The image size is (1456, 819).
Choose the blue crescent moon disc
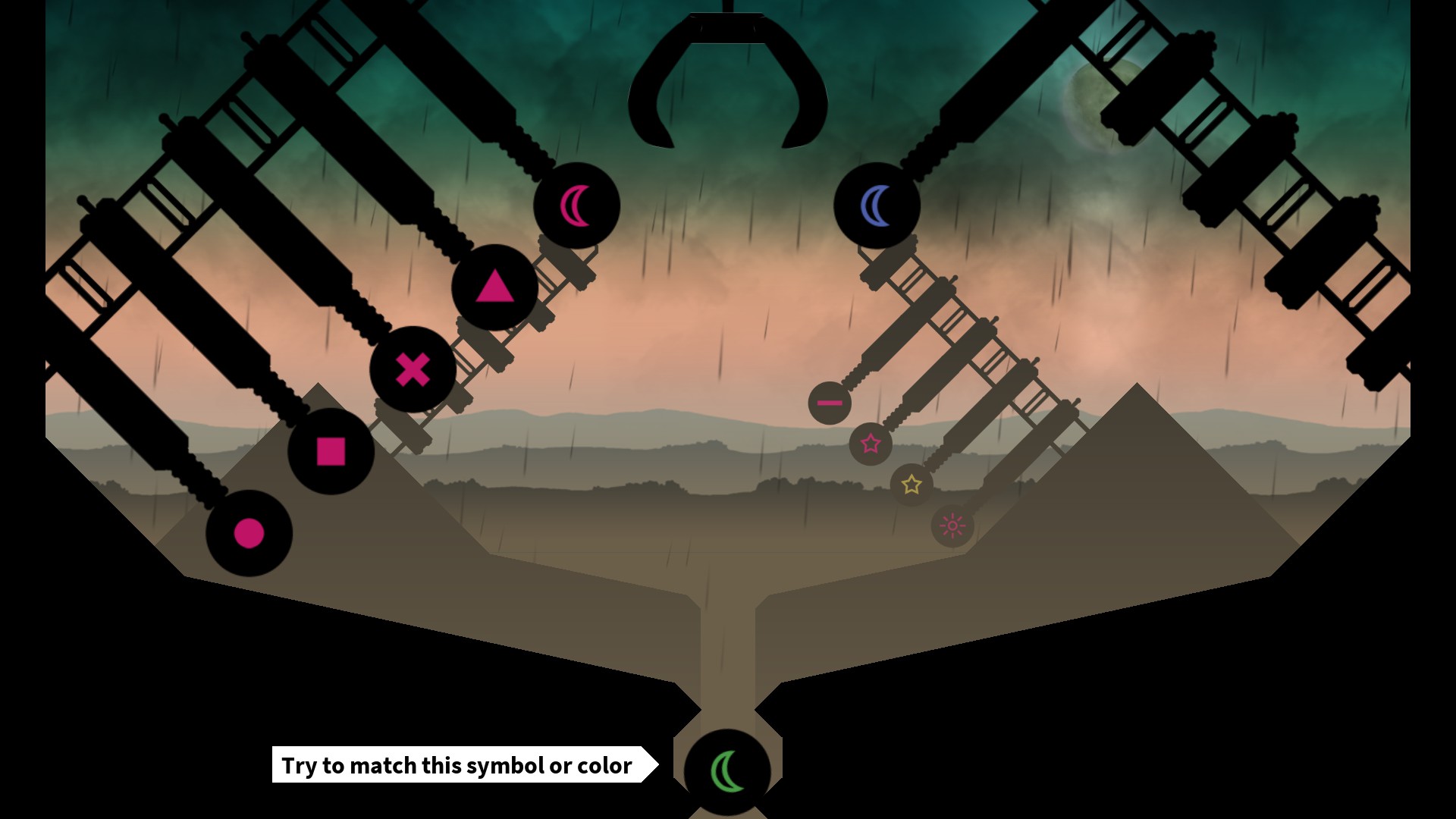877,206
